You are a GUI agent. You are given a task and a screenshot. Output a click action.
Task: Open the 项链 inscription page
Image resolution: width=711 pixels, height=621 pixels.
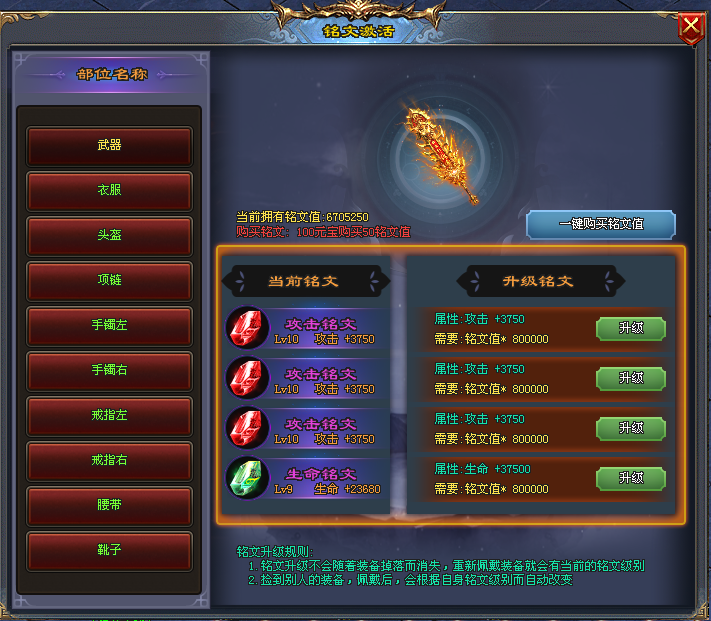coord(110,280)
